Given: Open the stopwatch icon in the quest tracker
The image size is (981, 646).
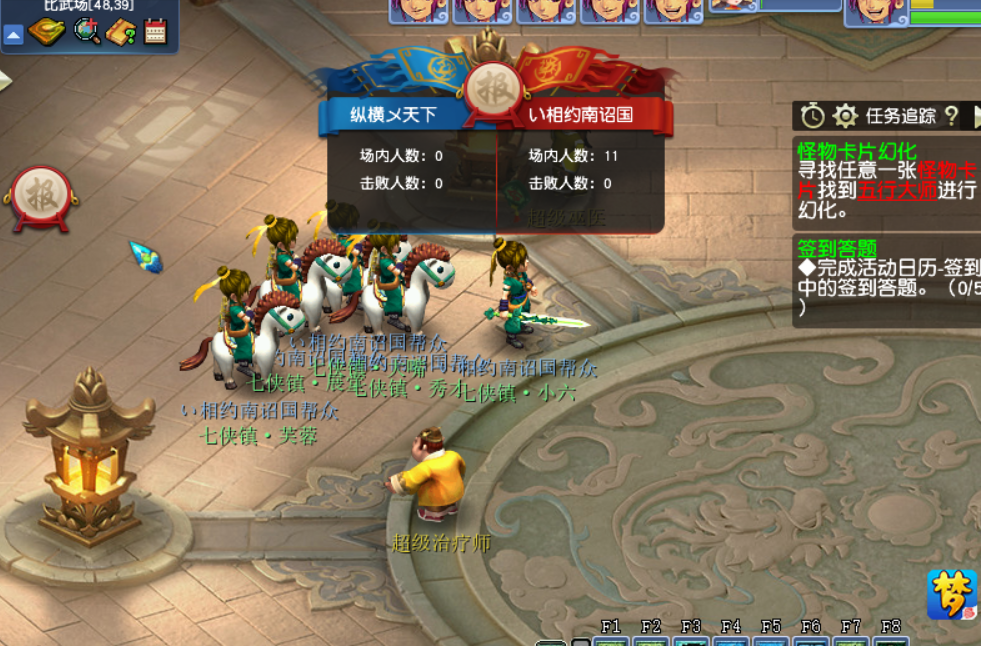Looking at the screenshot, I should pos(812,116).
